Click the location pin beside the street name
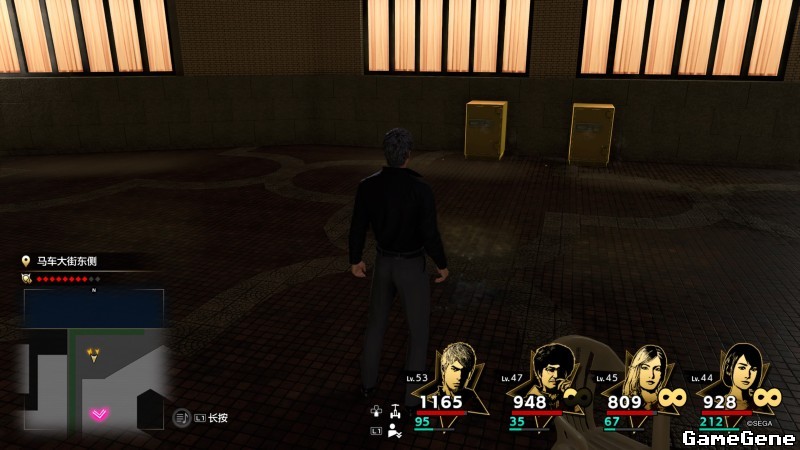800x450 pixels. [x=26, y=261]
